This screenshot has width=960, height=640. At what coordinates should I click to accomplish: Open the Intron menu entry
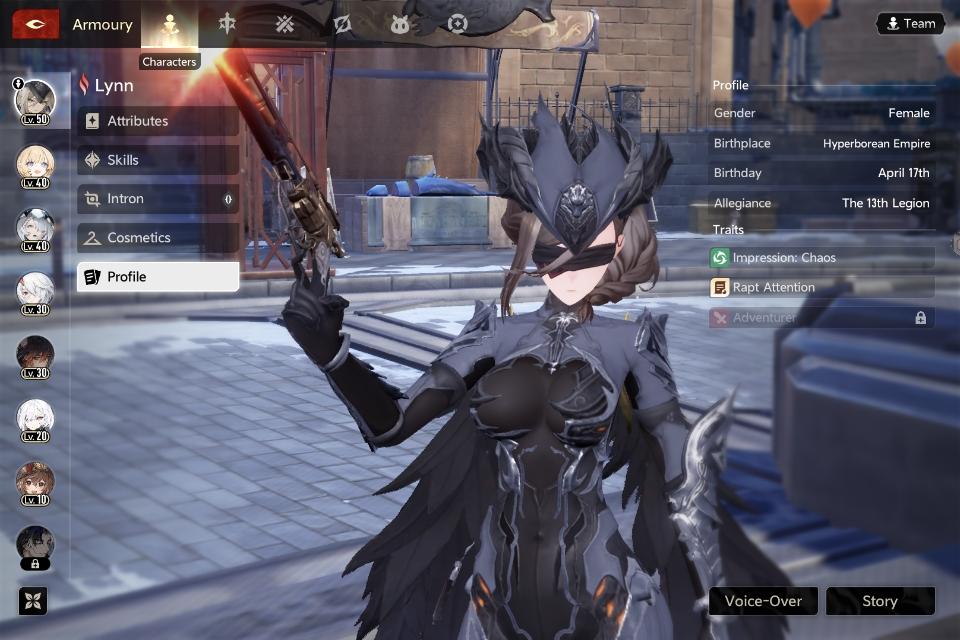158,199
